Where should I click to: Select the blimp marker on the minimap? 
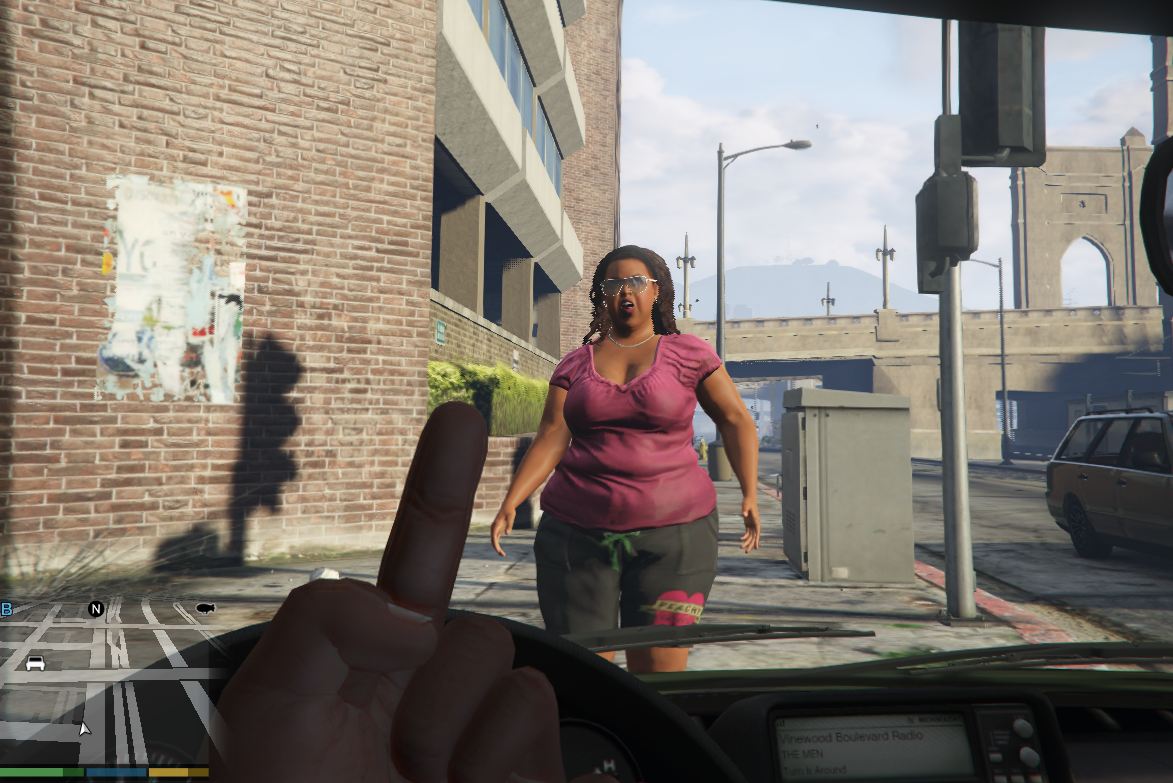pos(206,607)
